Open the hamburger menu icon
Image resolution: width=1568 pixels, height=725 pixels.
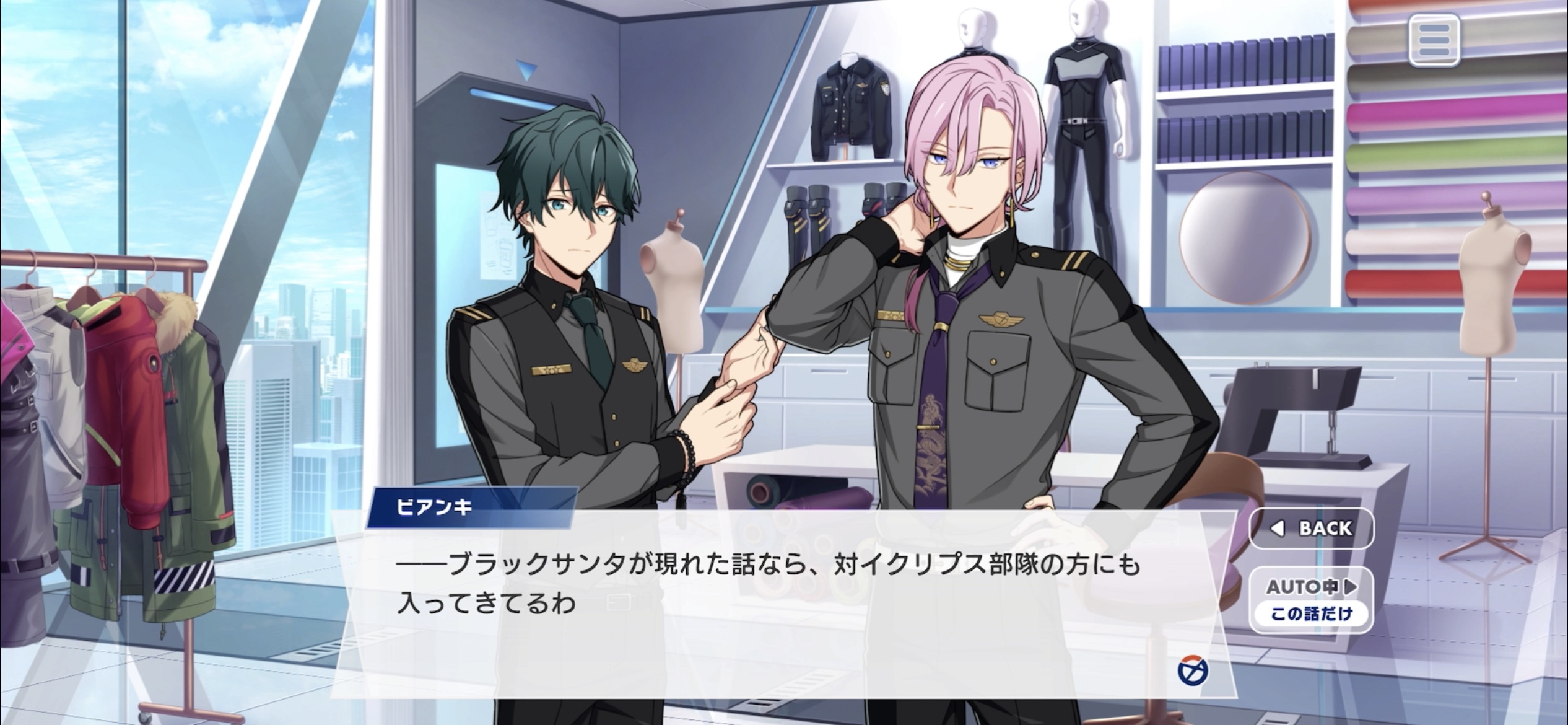pyautogui.click(x=1434, y=40)
